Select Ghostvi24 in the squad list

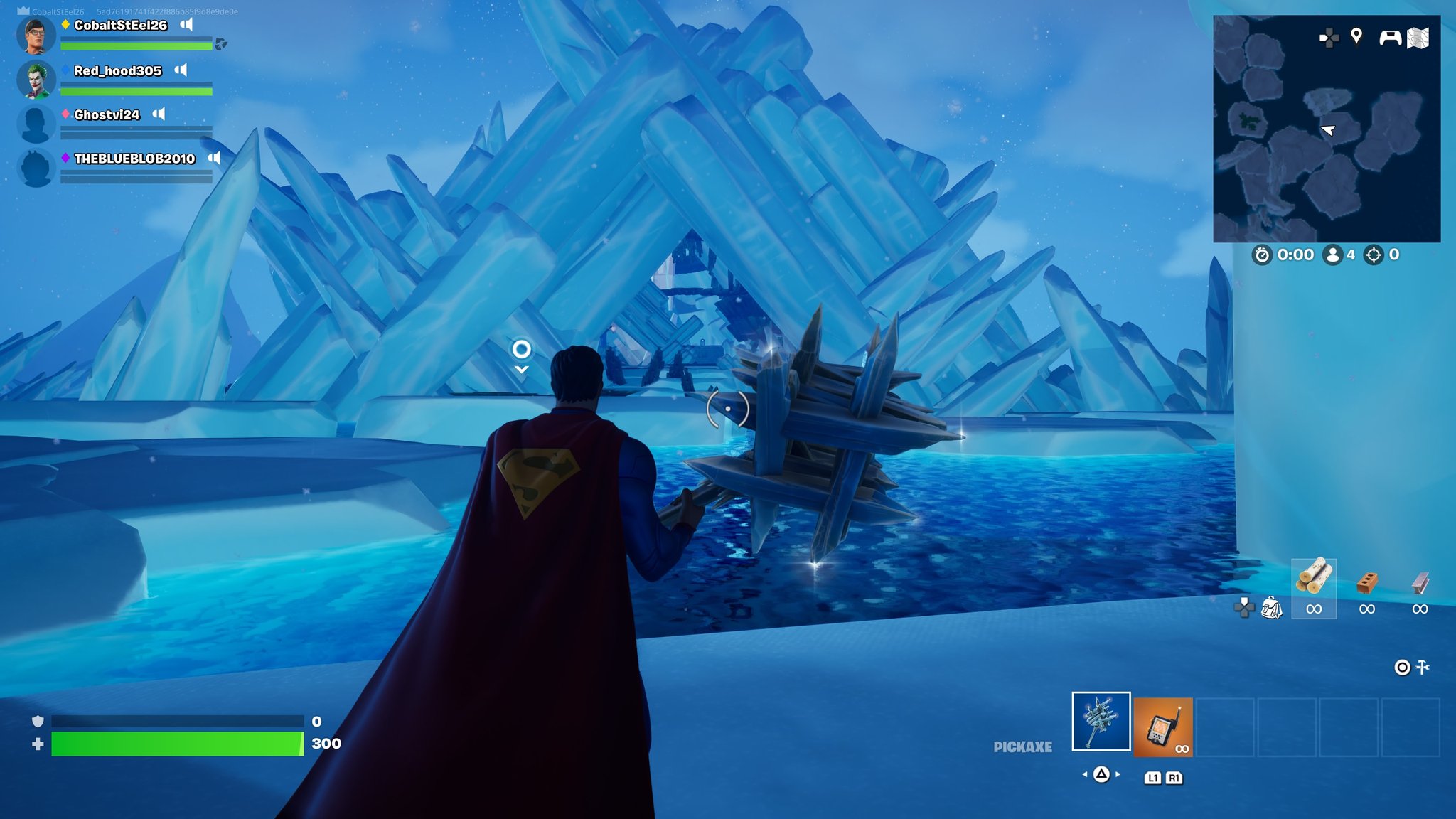pos(107,115)
